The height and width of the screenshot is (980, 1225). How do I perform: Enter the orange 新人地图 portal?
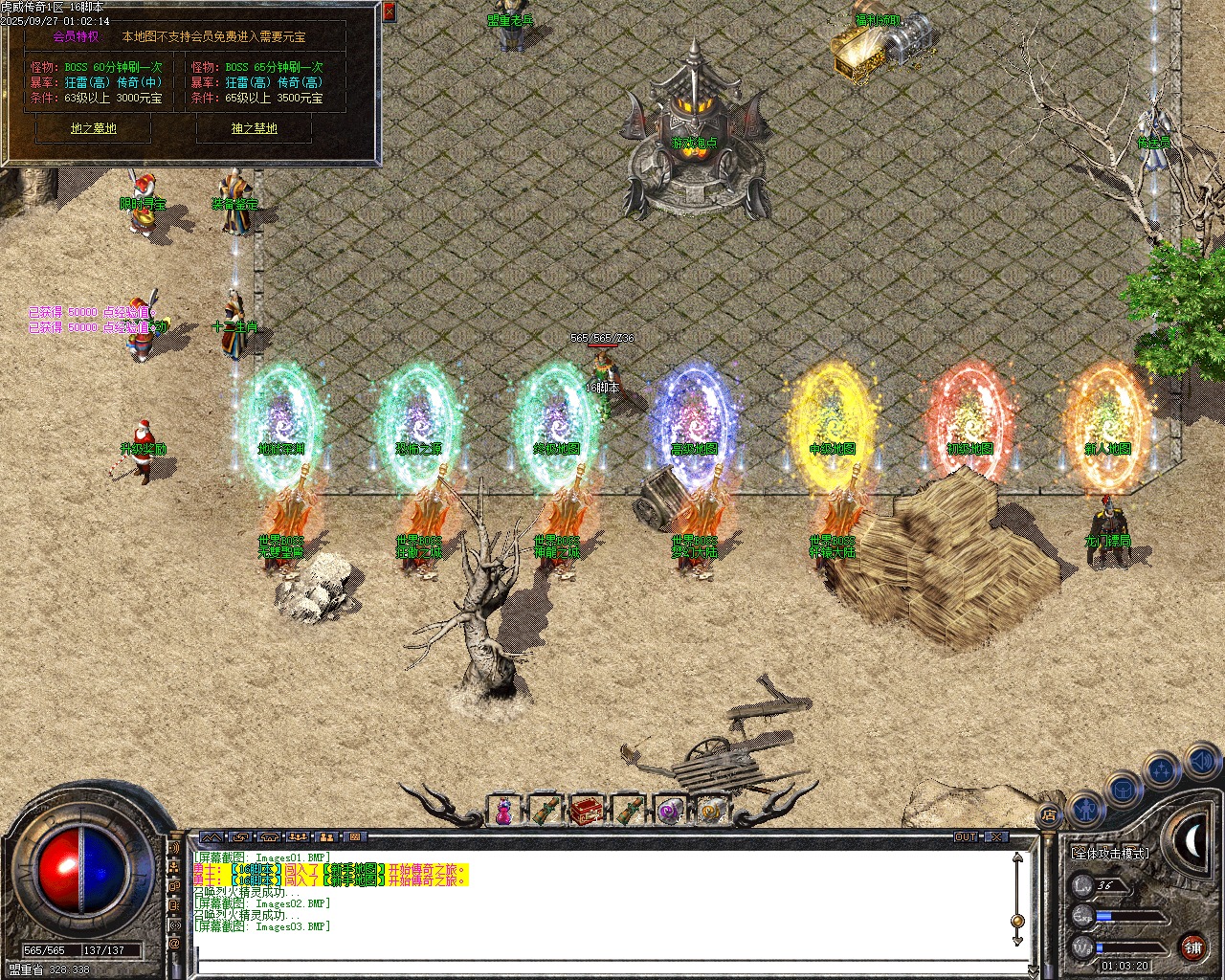[1108, 421]
